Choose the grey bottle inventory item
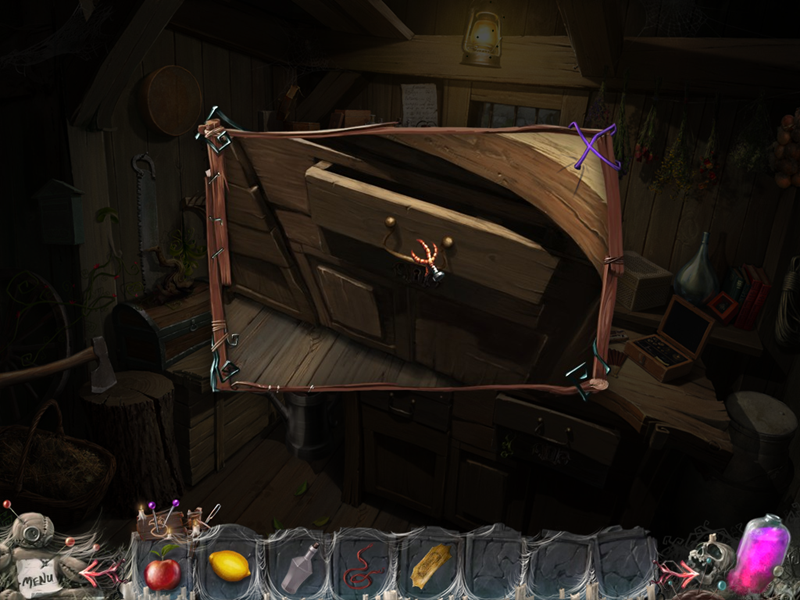 point(297,569)
